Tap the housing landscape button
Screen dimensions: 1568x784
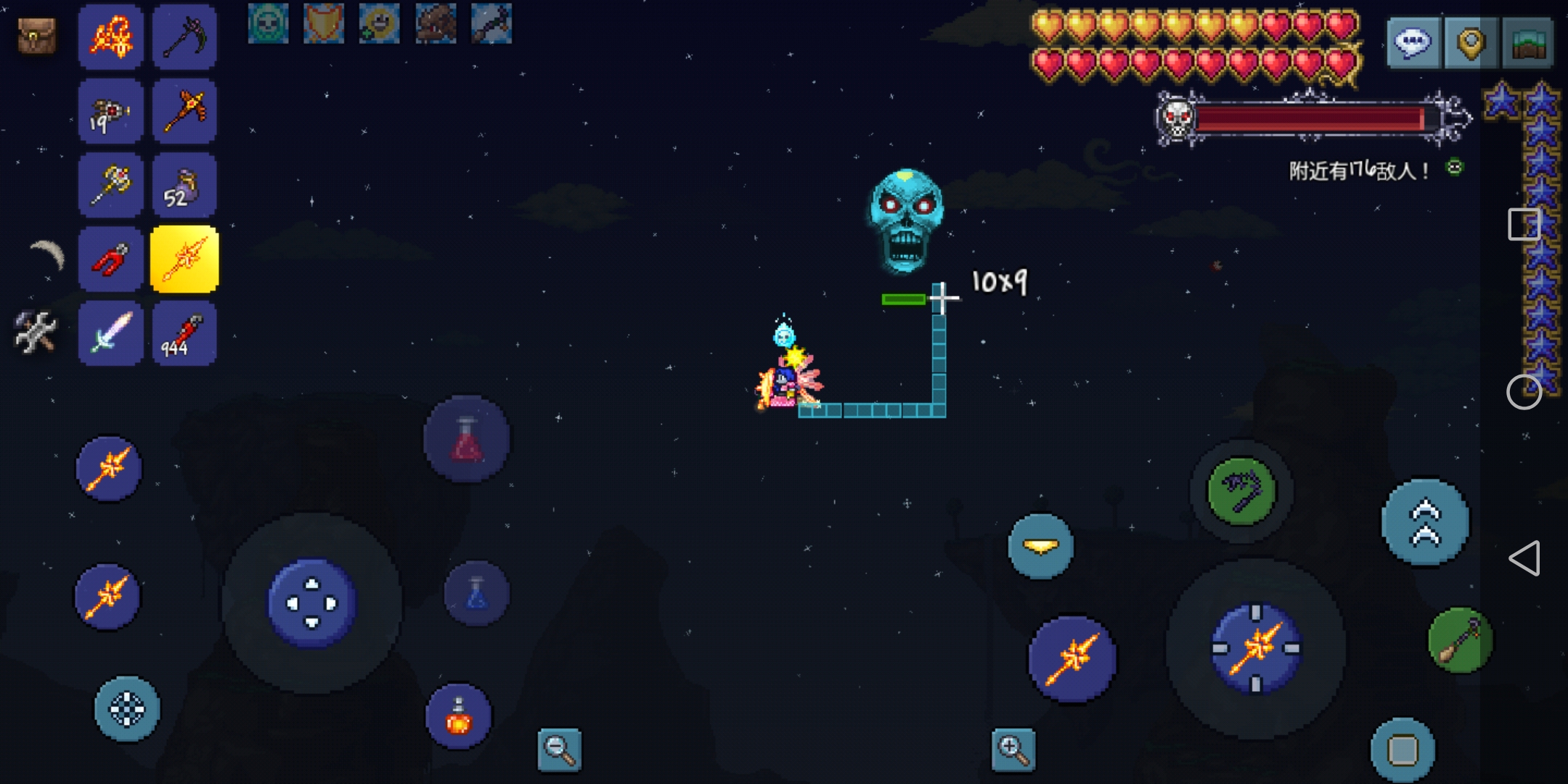pyautogui.click(x=1528, y=44)
